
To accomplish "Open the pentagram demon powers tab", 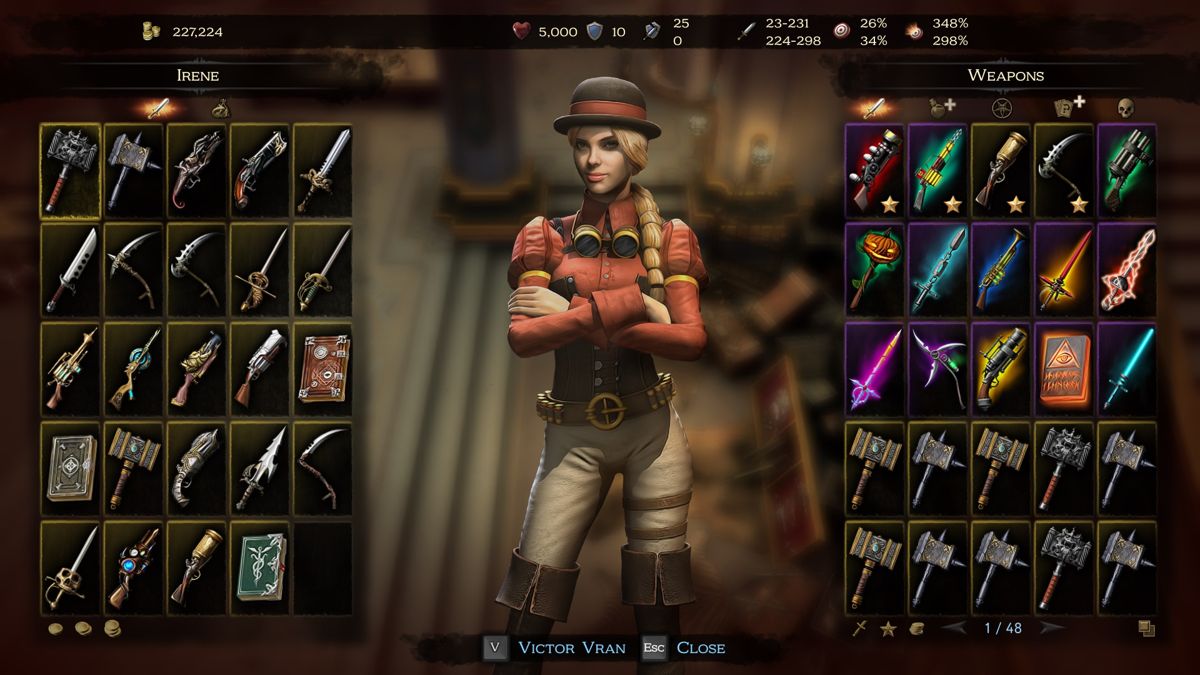I will 999,106.
